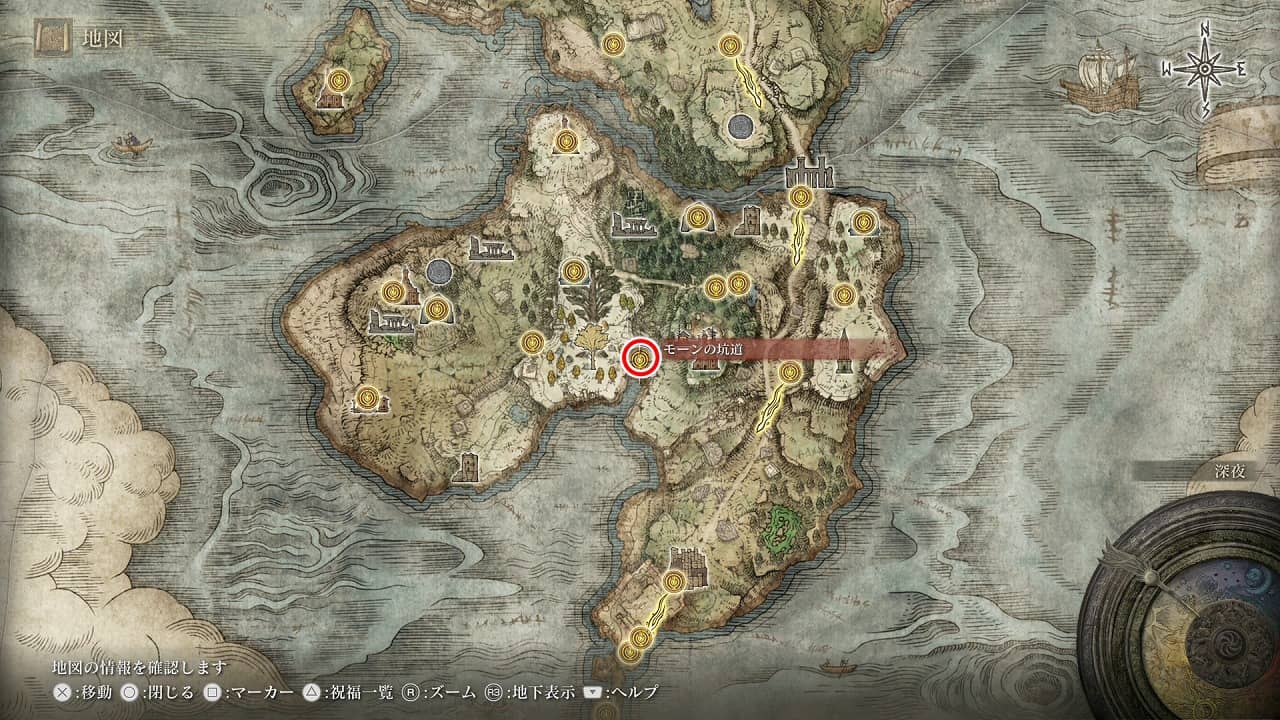
Task: Click the 地図 map title icon
Action: pos(51,41)
